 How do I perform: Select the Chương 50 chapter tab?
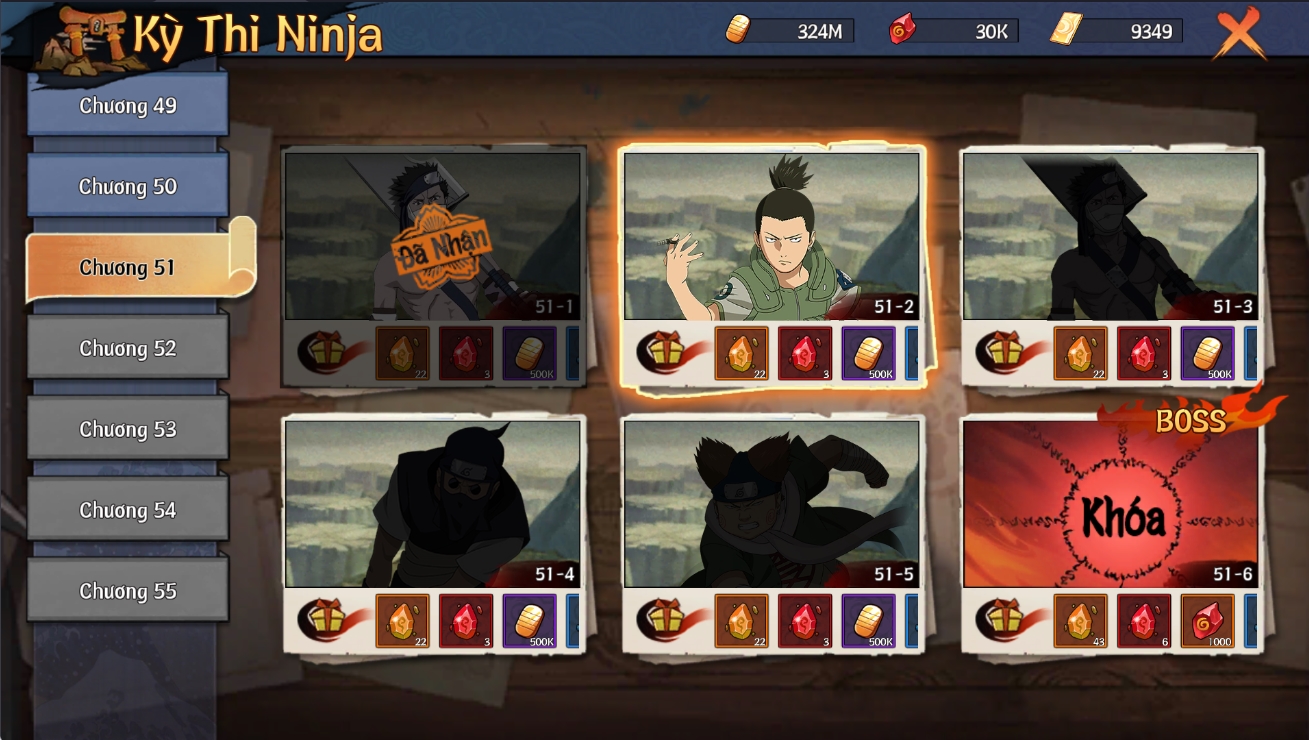[128, 186]
